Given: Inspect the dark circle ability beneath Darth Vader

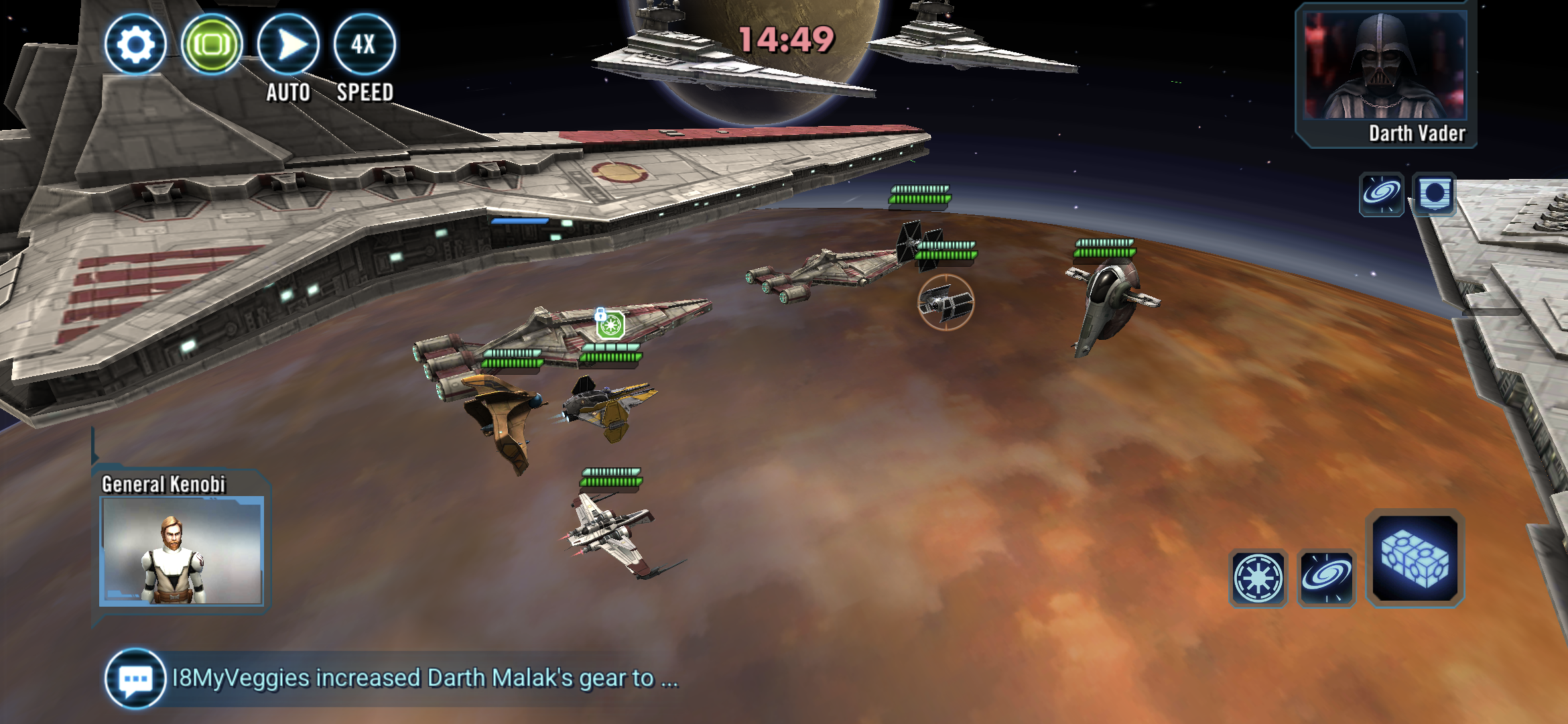Looking at the screenshot, I should coord(1434,194).
